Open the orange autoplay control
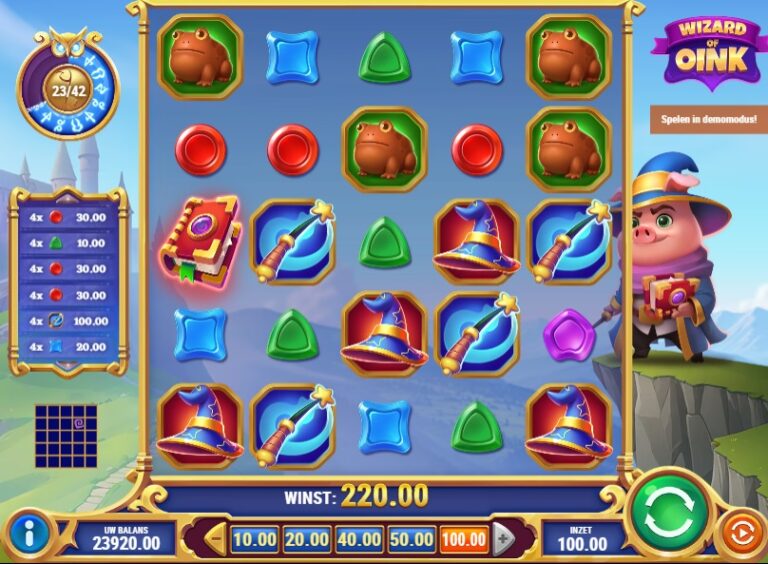Screen dimensions: 768x564 pos(740,532)
